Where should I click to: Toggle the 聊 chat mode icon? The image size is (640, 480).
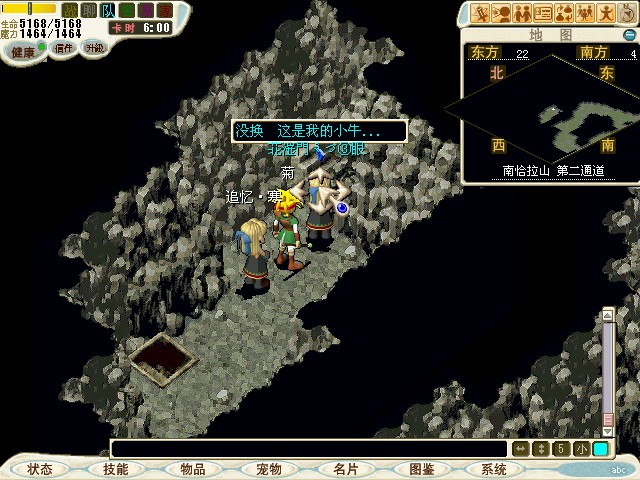(x=89, y=10)
